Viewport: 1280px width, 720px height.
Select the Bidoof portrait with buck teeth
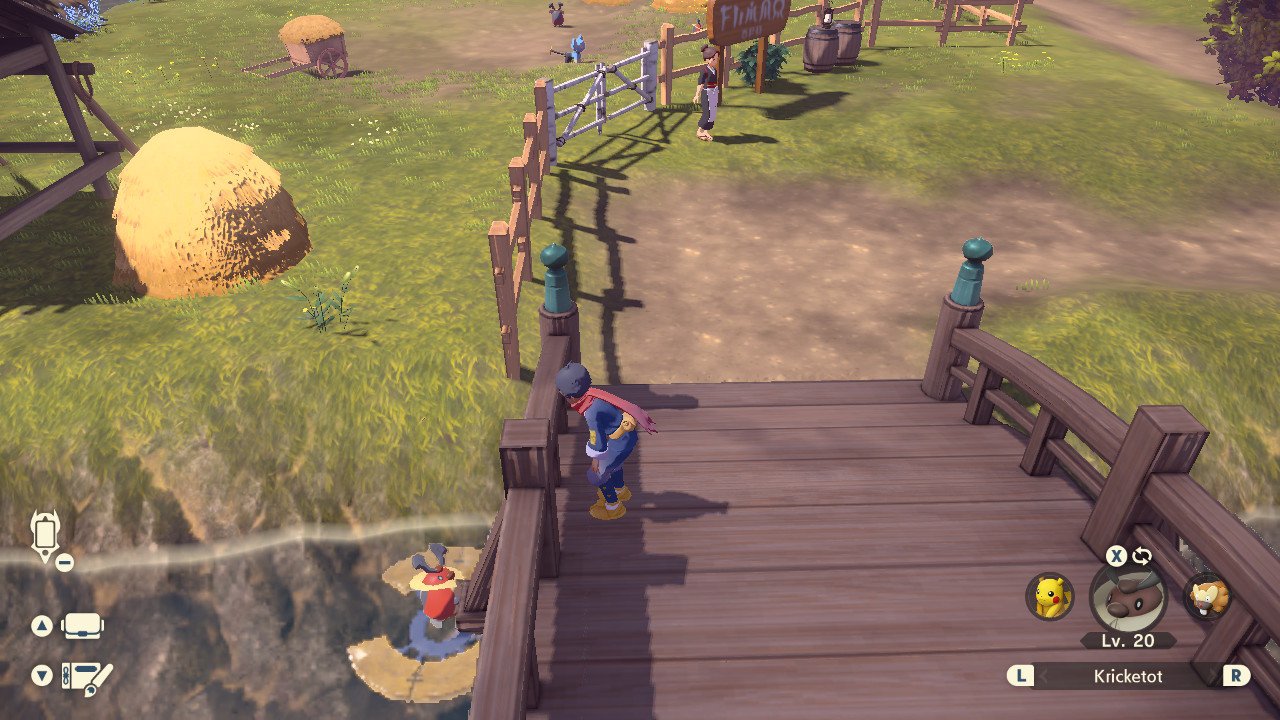click(x=1207, y=597)
